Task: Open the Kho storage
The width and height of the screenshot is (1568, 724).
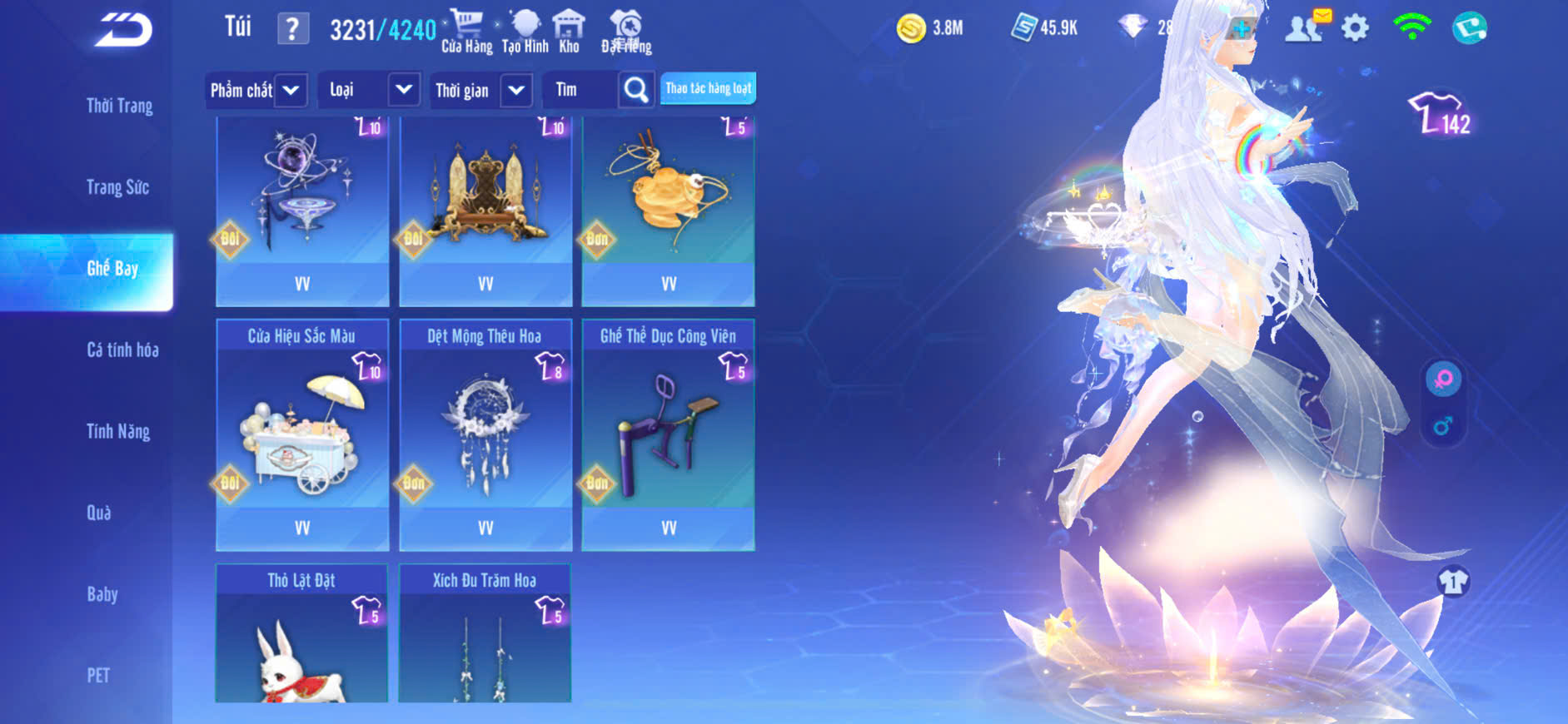Action: 569,32
